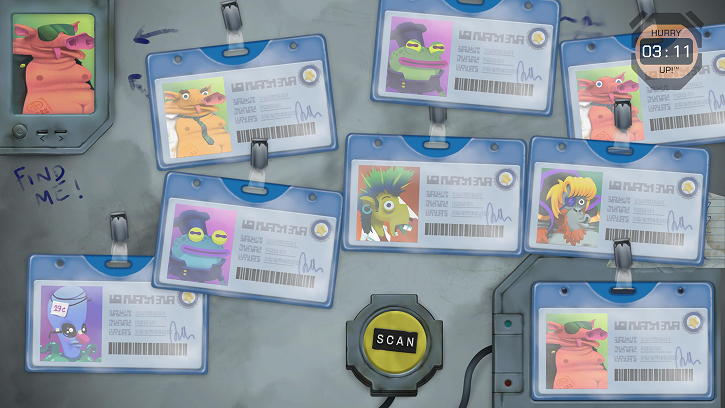Select the sunglasses pig card with green background
Screen dimensions: 725x408
pyautogui.click(x=624, y=346)
